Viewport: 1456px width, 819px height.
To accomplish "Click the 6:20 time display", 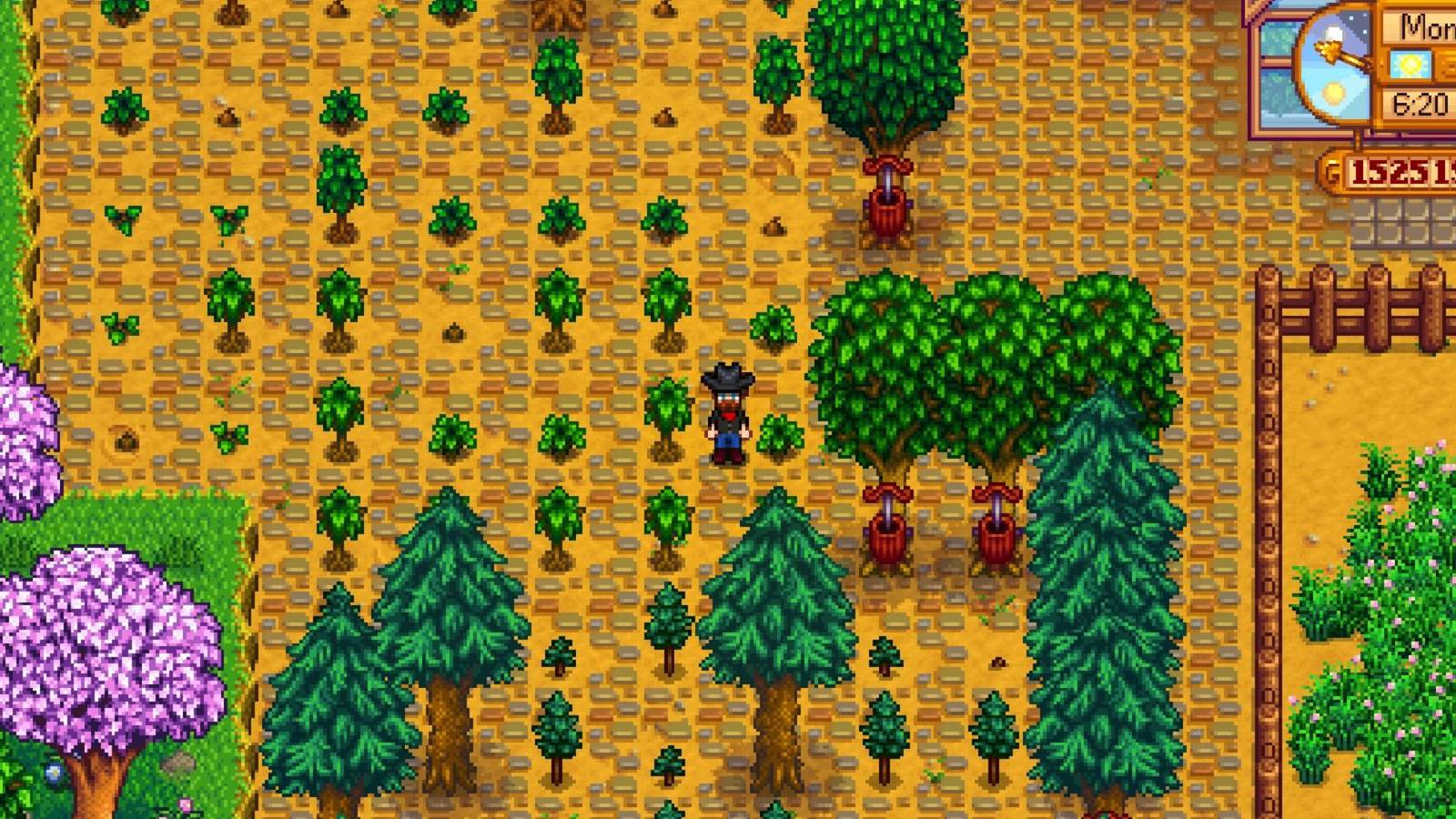I will [x=1421, y=101].
